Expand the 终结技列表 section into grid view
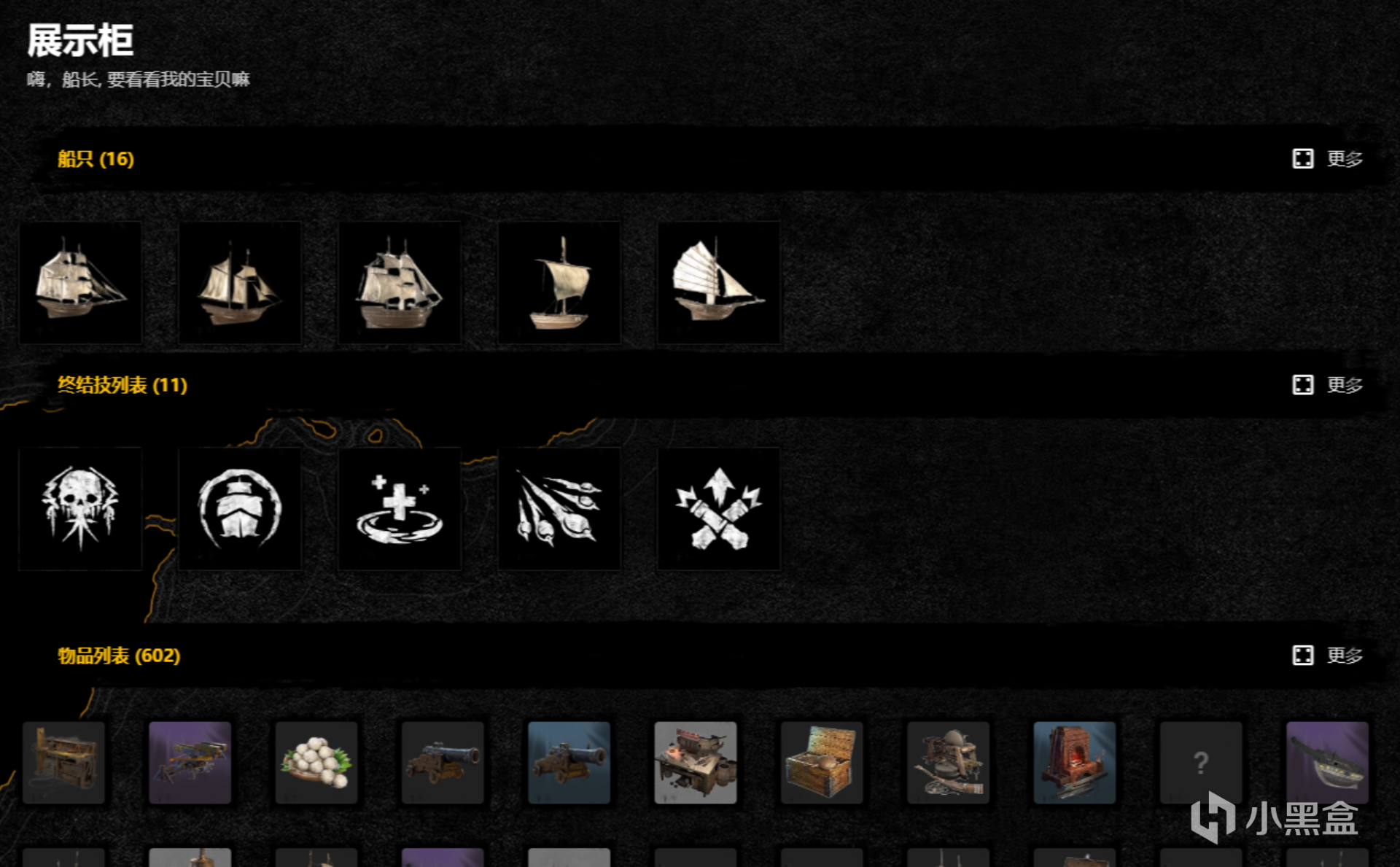 tap(1304, 385)
